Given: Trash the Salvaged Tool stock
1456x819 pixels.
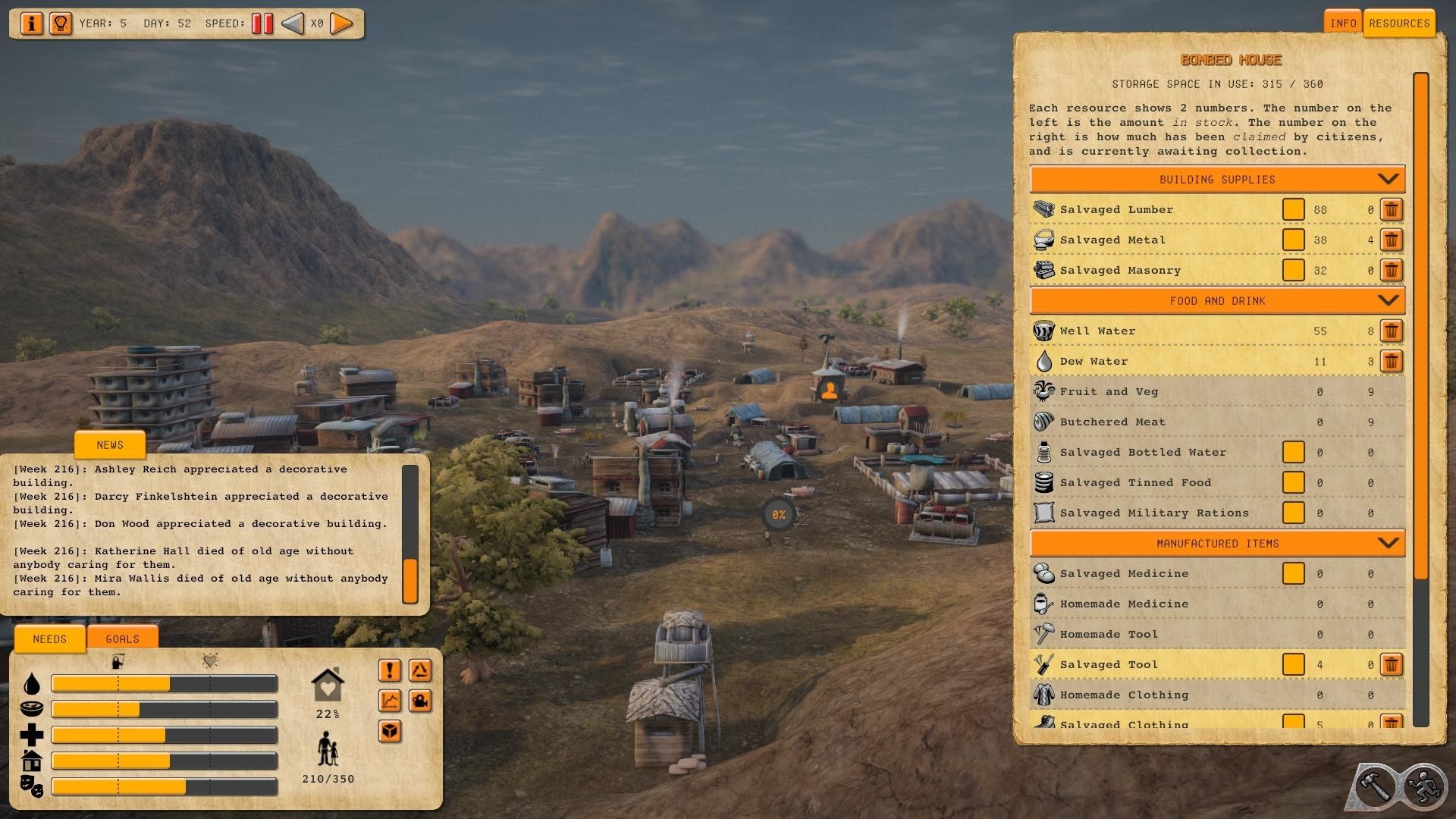Looking at the screenshot, I should (1391, 665).
